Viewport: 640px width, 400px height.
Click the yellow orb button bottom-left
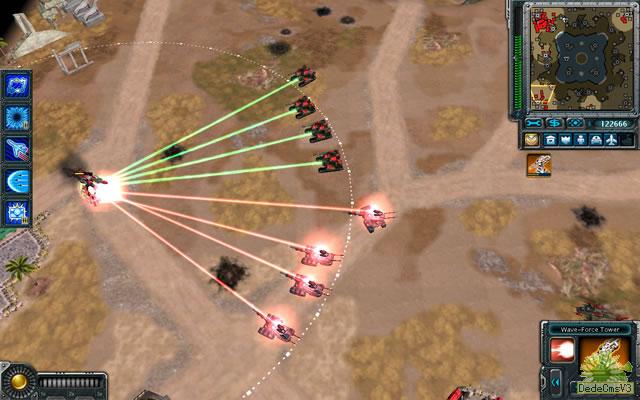tap(17, 383)
